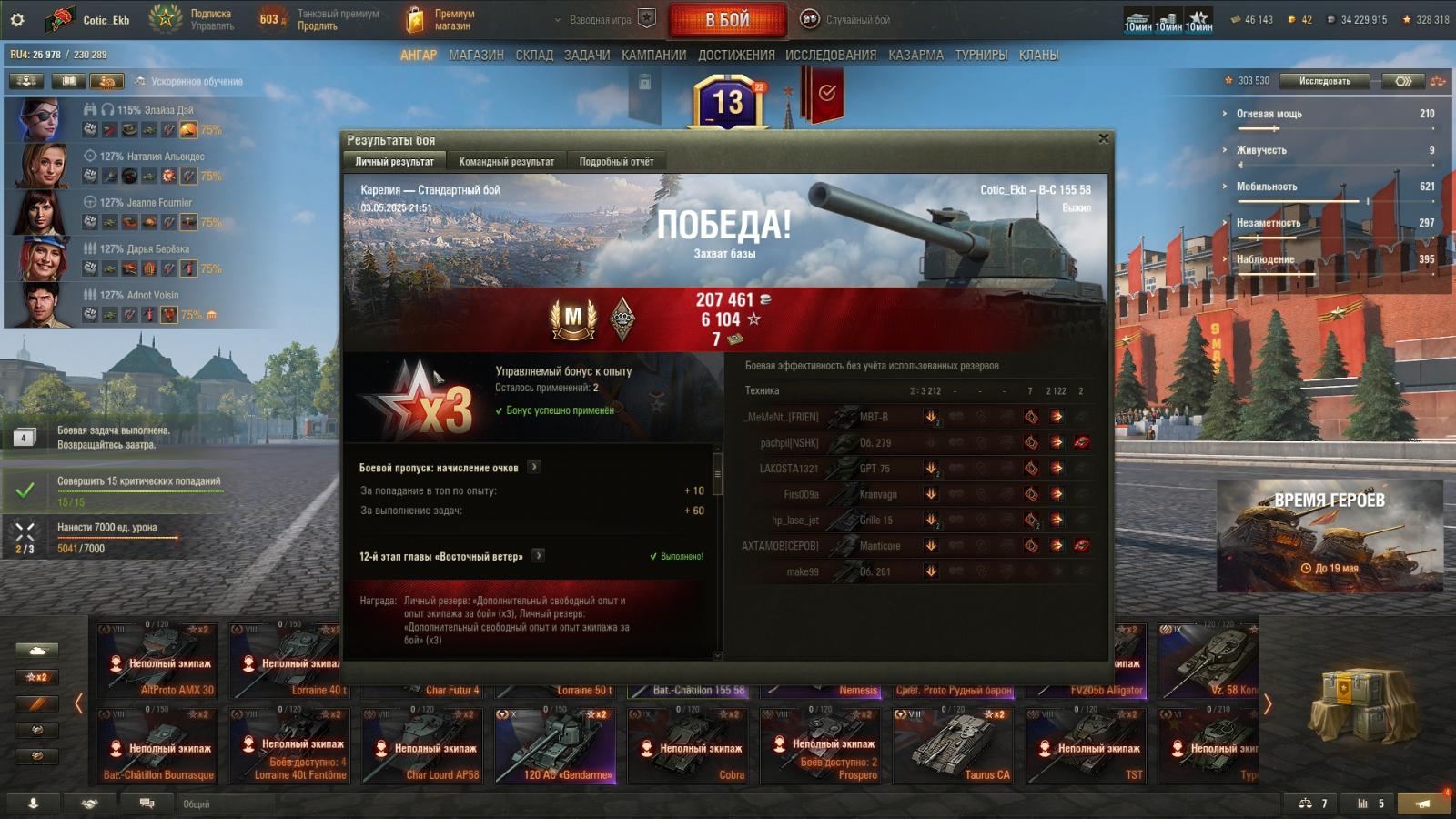
Task: Go to the ИССЛЕДОВАНИЯ section
Action: [831, 56]
